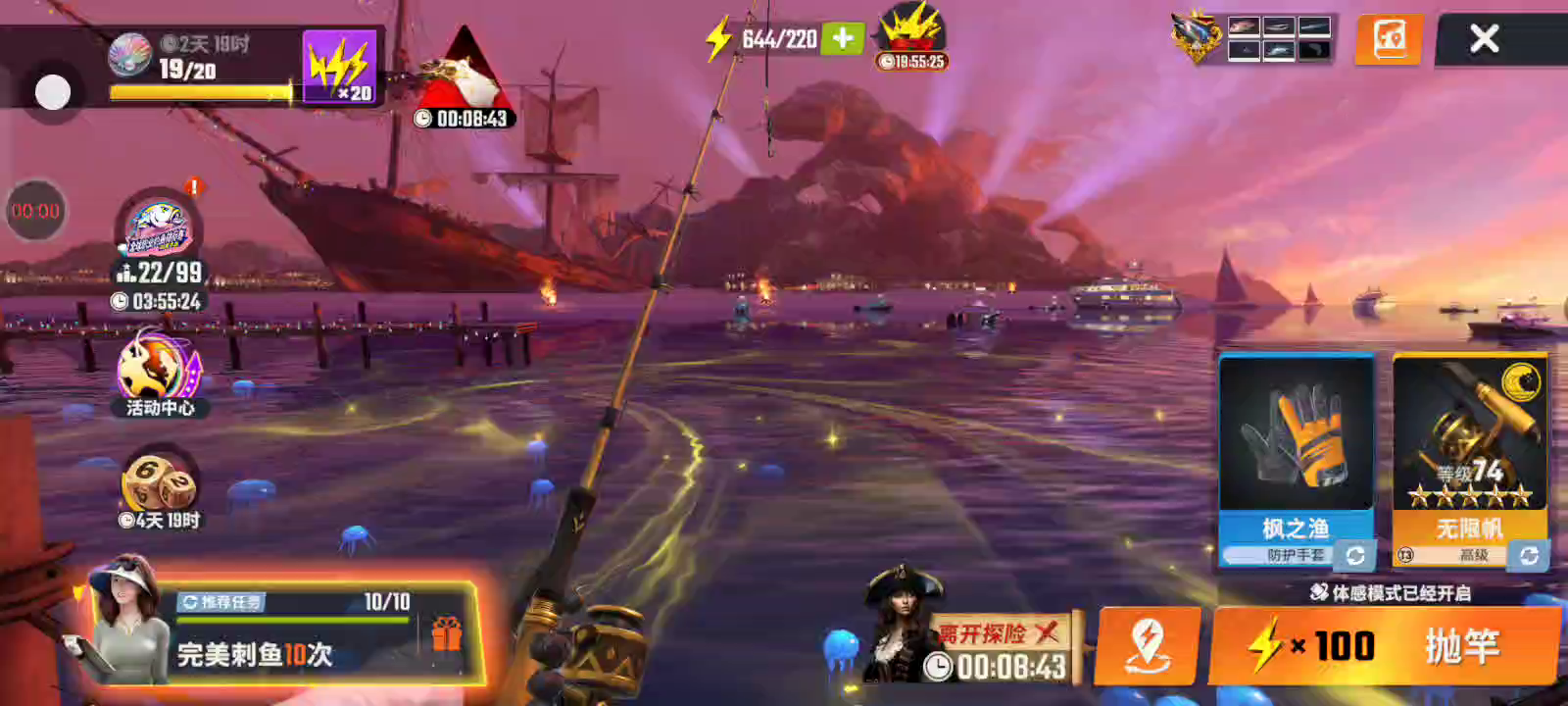View the fish collection thumbnails panel
This screenshot has width=1568, height=706.
1279,39
